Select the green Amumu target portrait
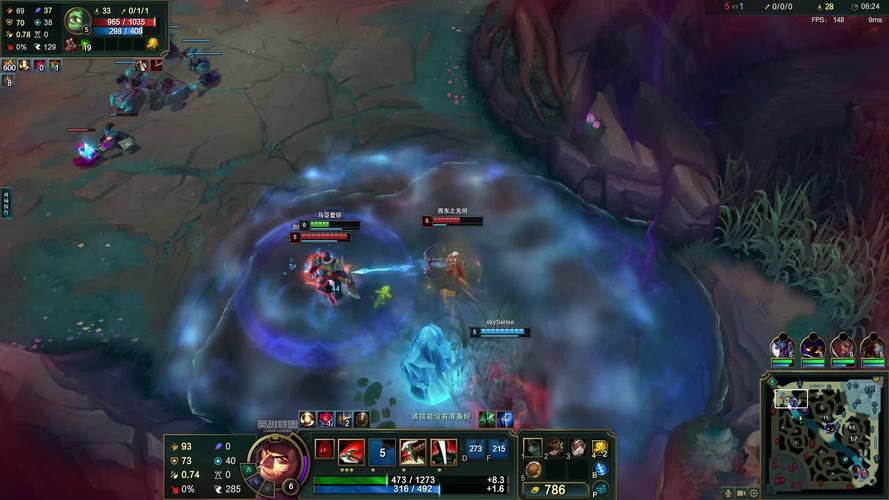 point(77,20)
